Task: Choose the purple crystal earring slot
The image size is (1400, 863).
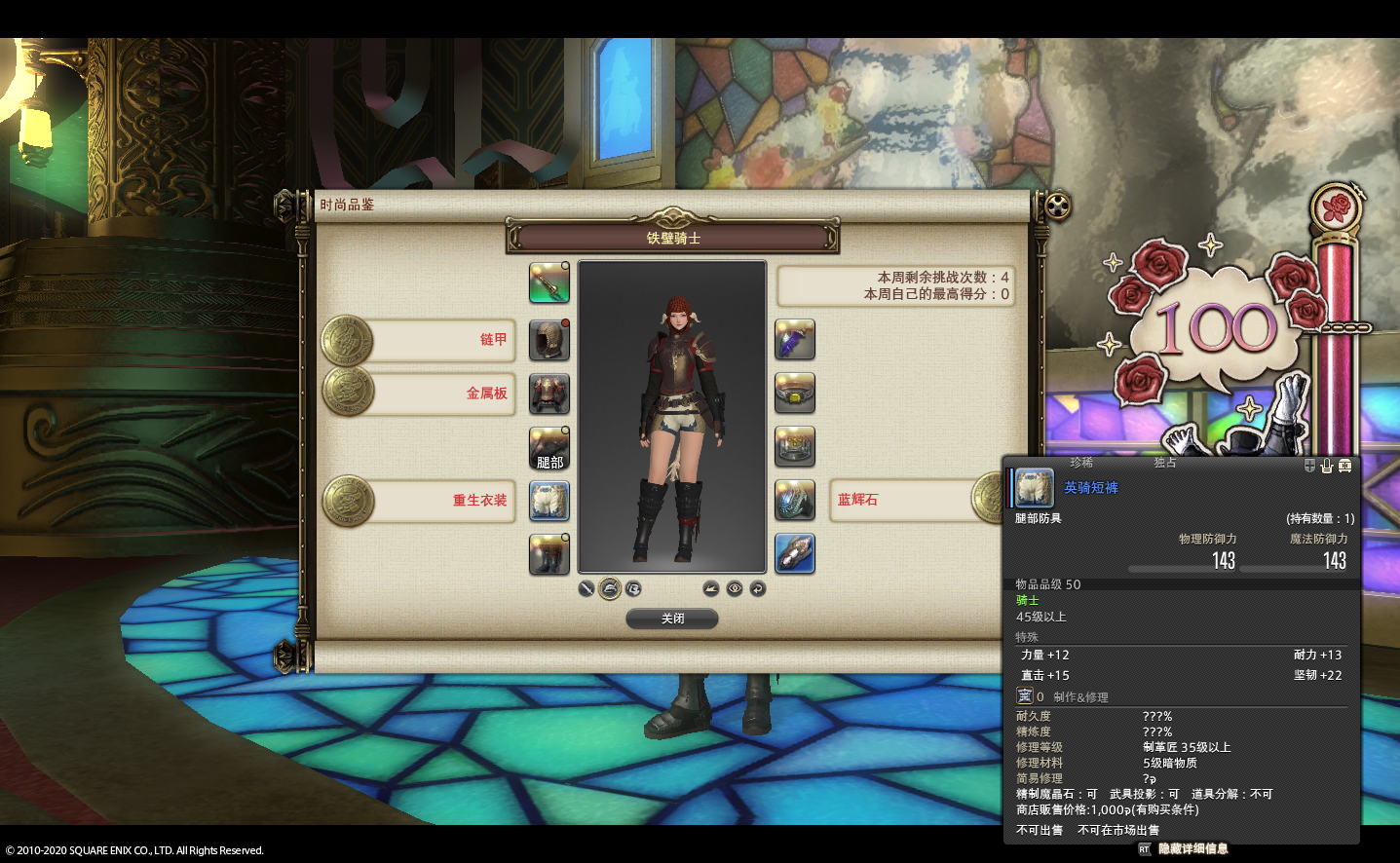Action: pyautogui.click(x=795, y=340)
